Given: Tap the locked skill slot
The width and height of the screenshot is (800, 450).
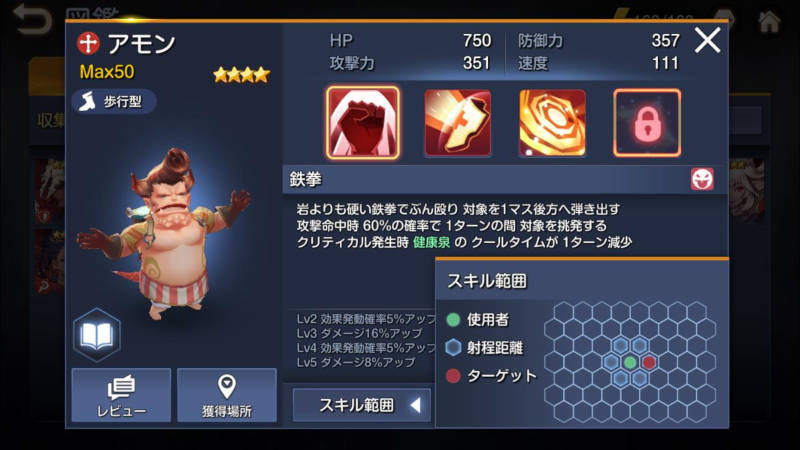Looking at the screenshot, I should click(646, 122).
